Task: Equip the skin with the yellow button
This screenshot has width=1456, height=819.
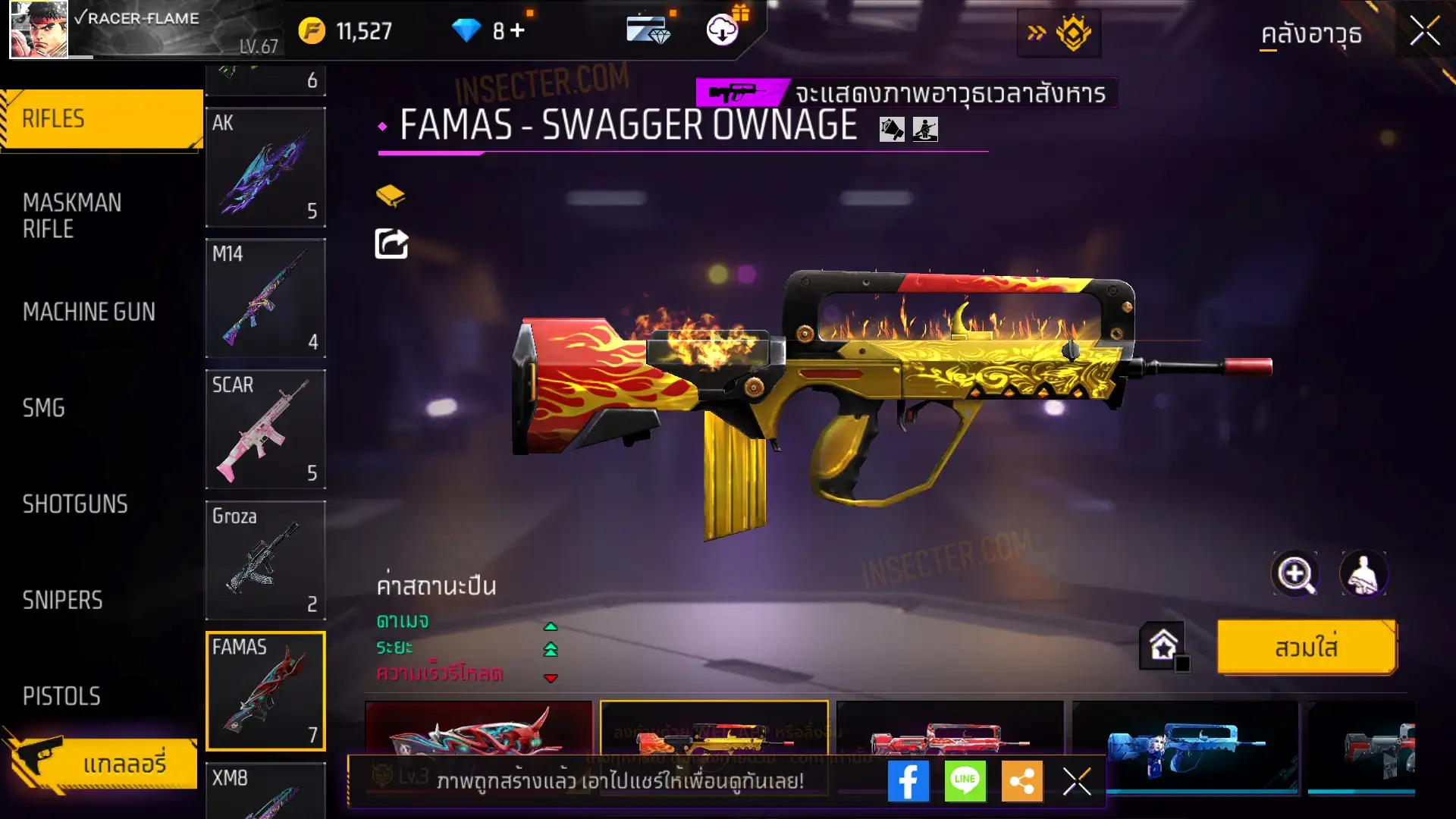Action: (1306, 647)
